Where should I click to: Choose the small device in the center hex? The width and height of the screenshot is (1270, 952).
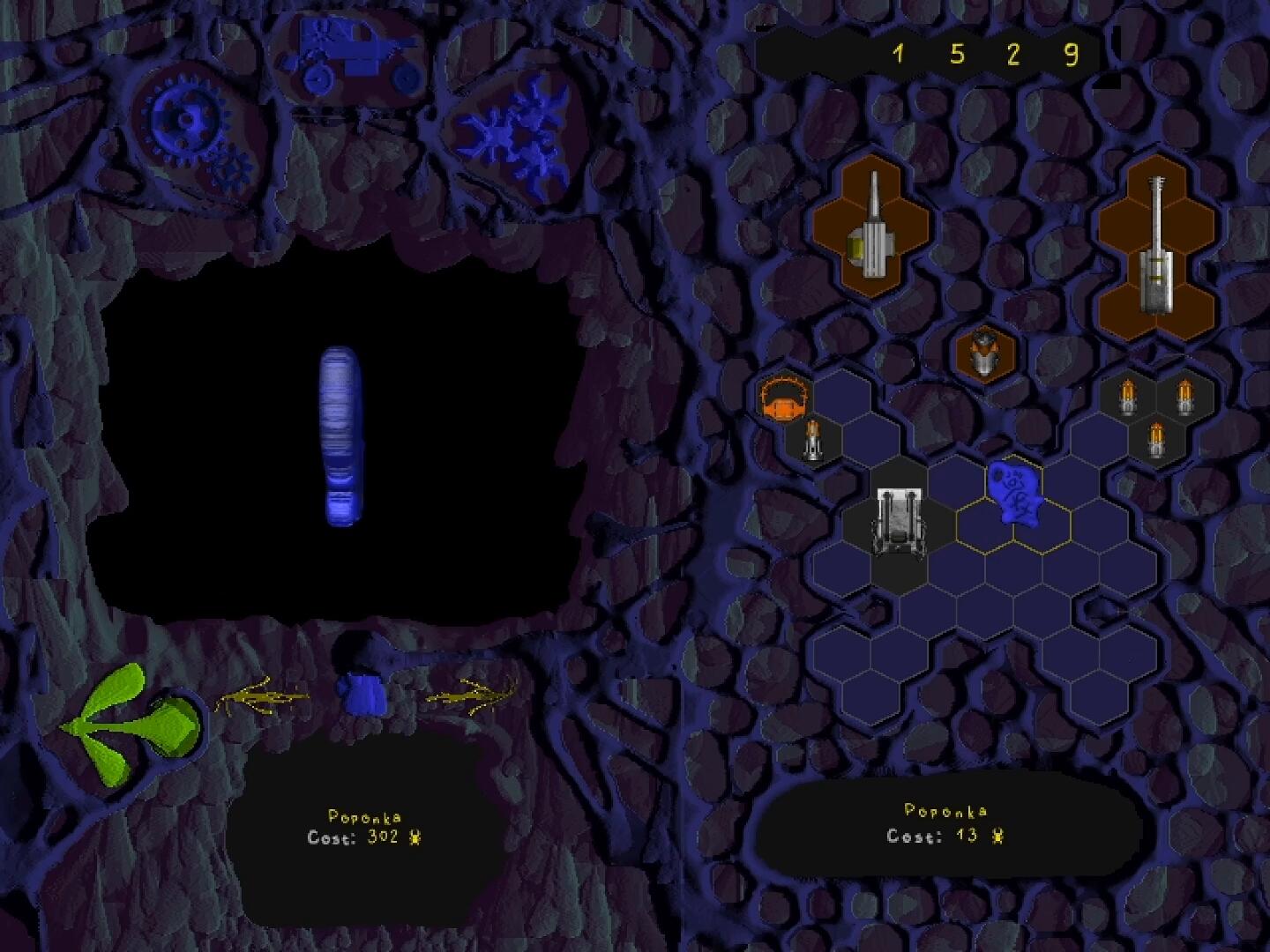pos(985,353)
